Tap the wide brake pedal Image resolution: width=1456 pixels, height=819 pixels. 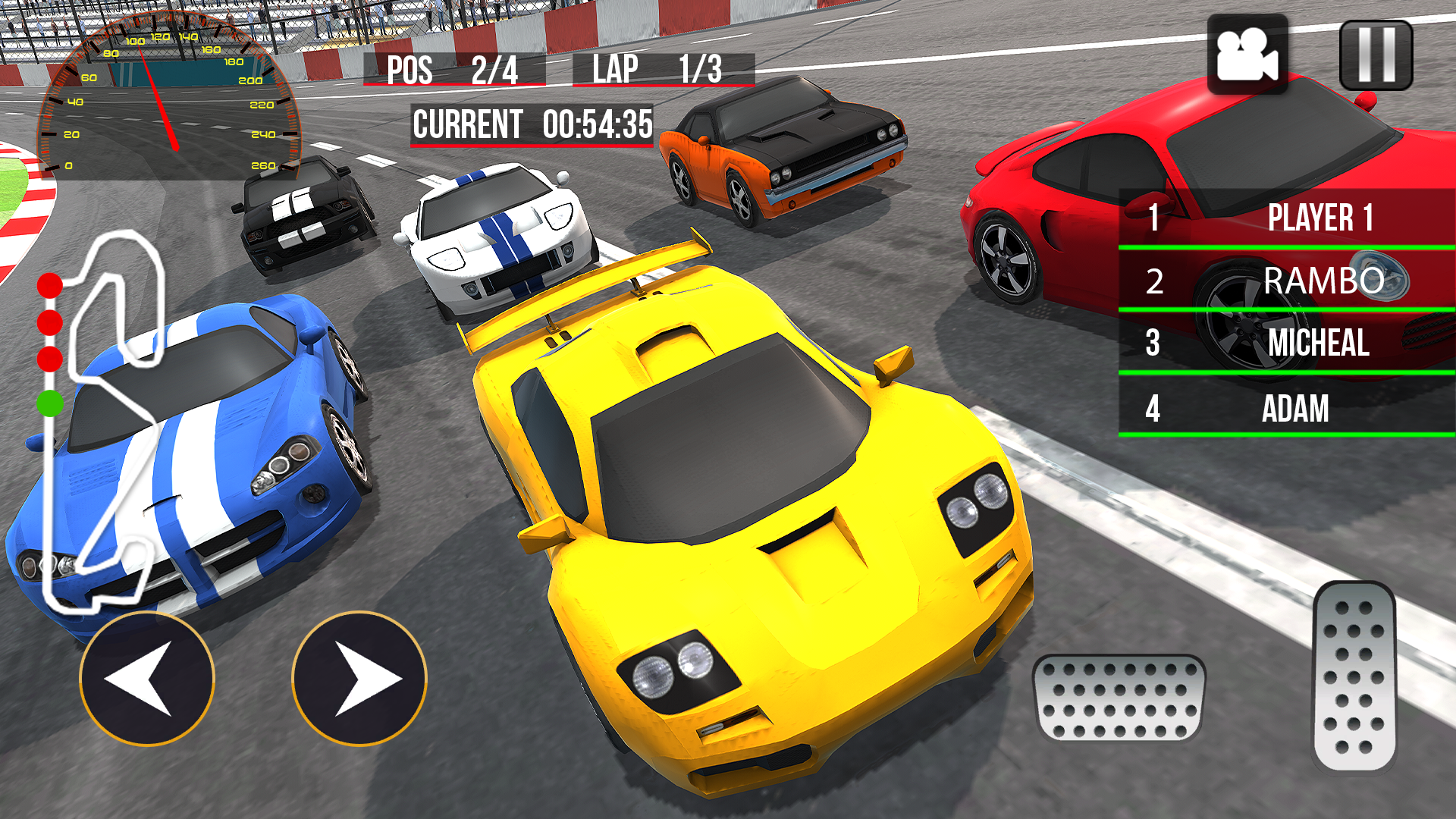point(1119,698)
